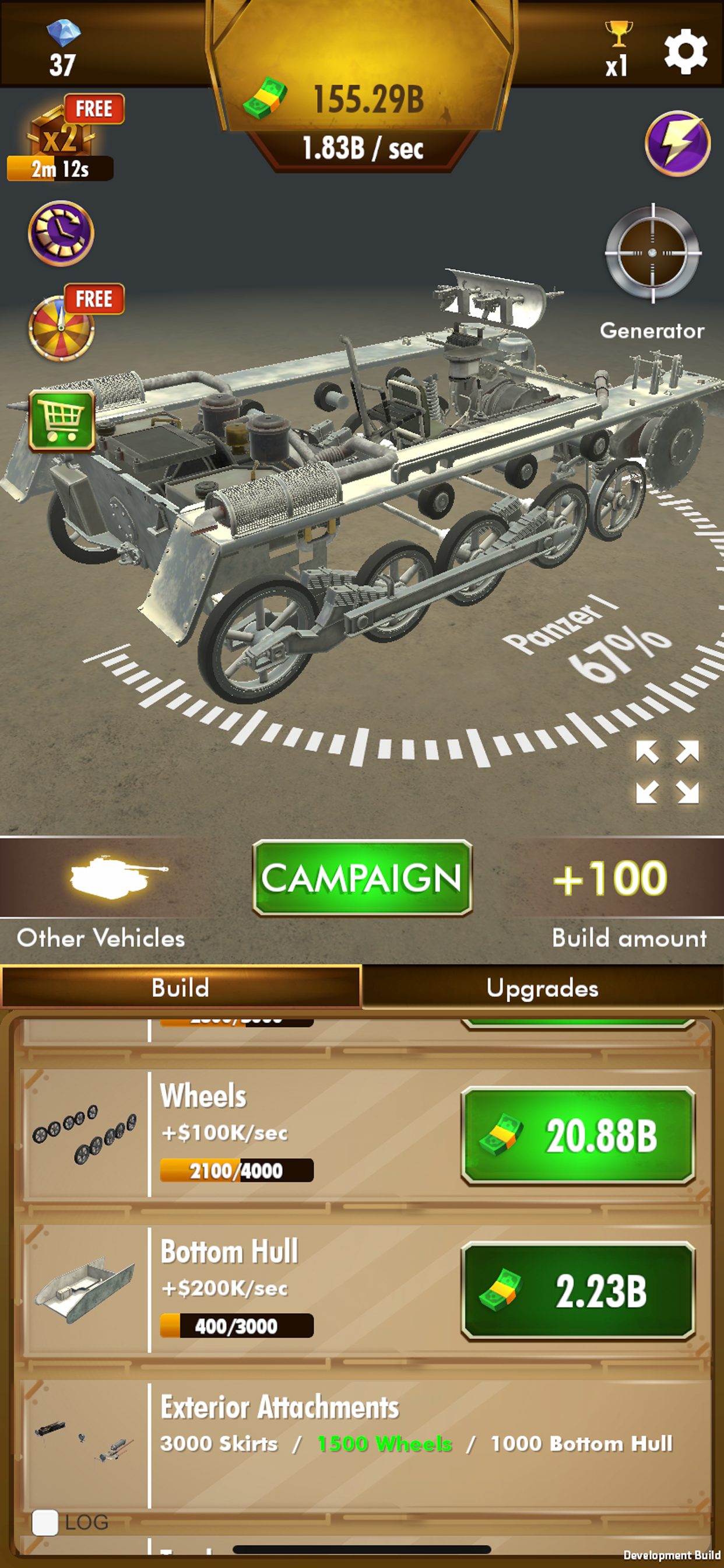Select the Build tab

[x=181, y=988]
